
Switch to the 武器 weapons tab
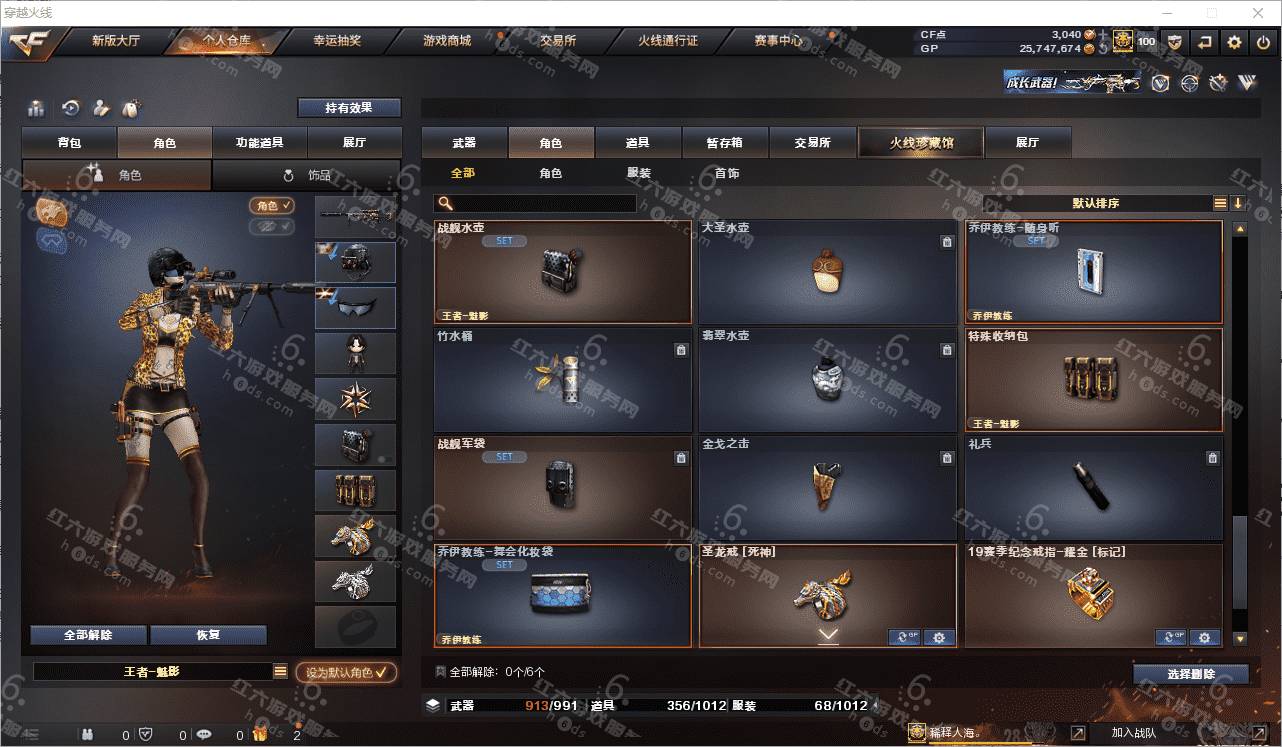point(464,143)
